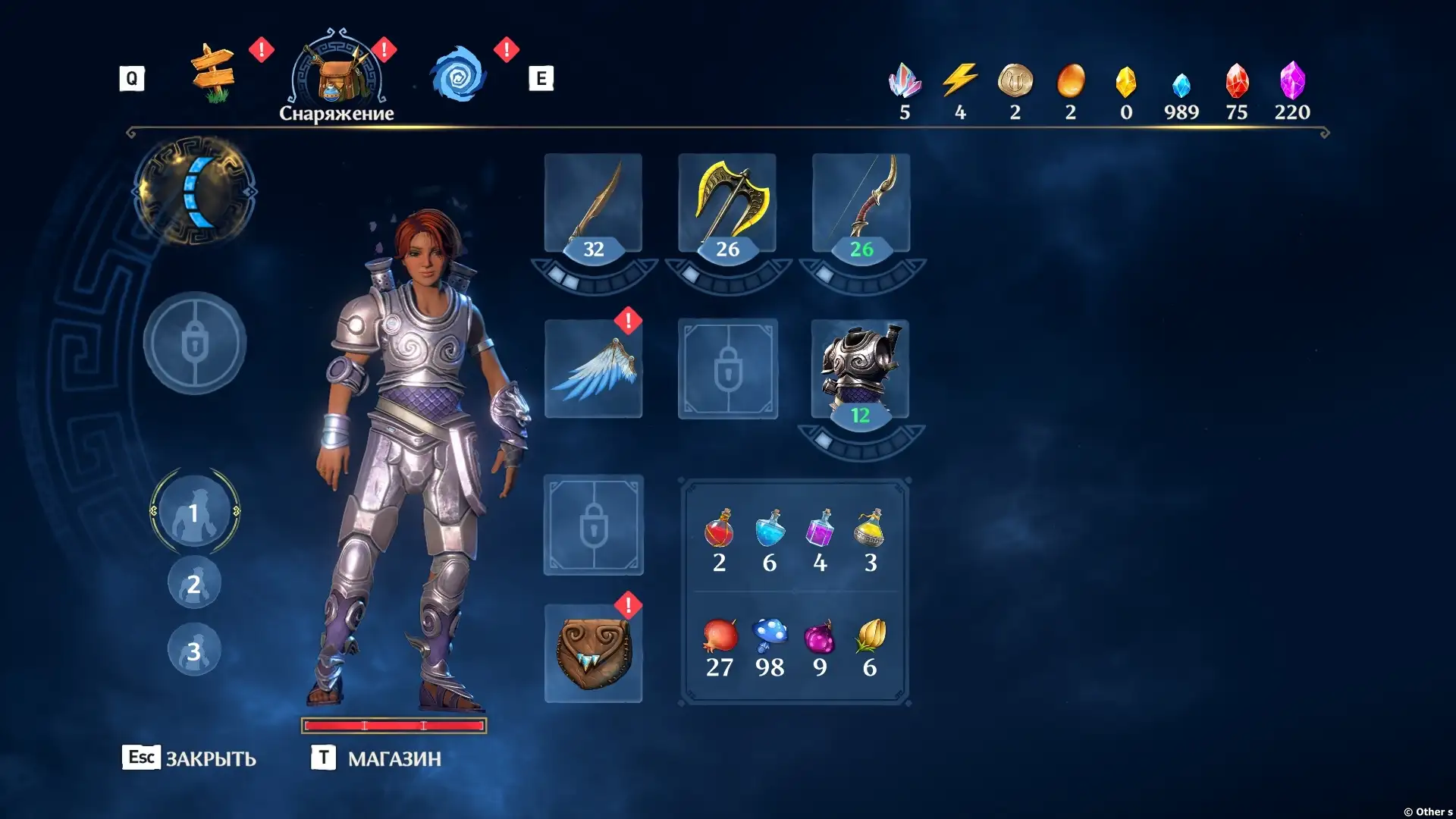This screenshot has width=1456, height=819.
Task: Select the sword weapon slot
Action: 593,203
